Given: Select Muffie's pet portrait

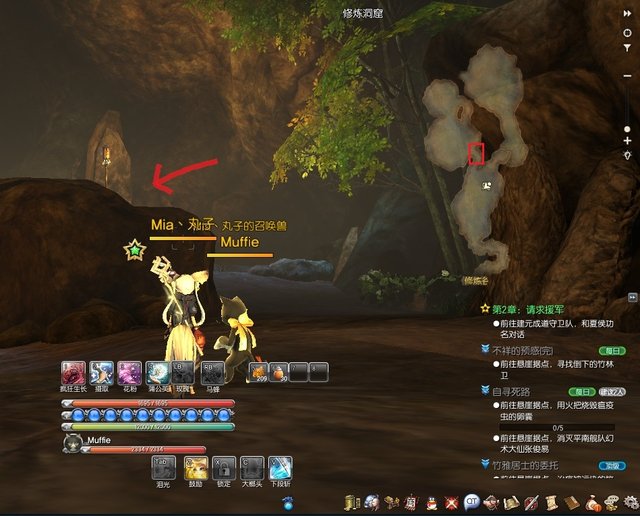Looking at the screenshot, I should tap(73, 440).
